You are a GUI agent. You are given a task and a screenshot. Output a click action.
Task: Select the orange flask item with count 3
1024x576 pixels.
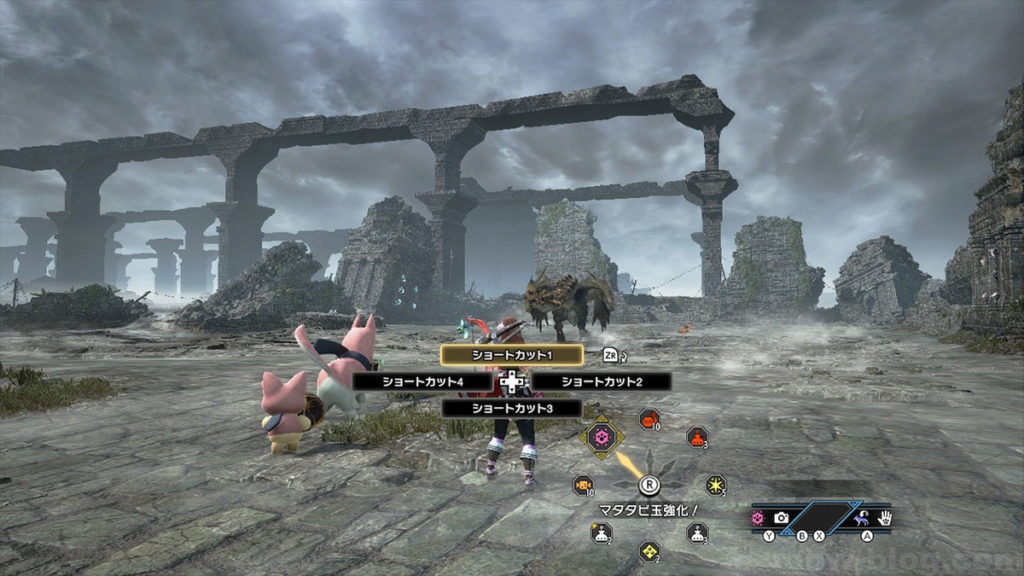[x=697, y=437]
